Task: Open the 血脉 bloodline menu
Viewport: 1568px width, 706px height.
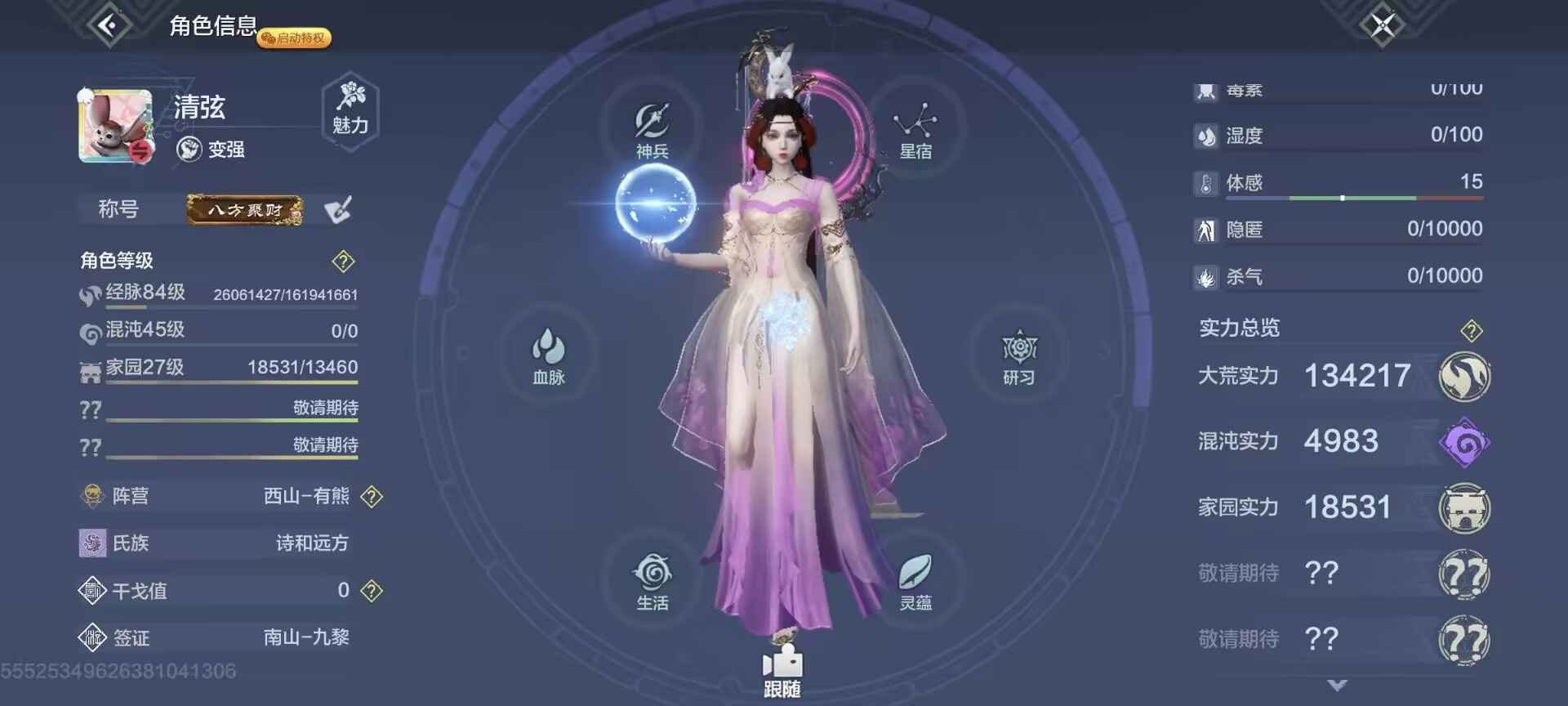Action: (549, 355)
